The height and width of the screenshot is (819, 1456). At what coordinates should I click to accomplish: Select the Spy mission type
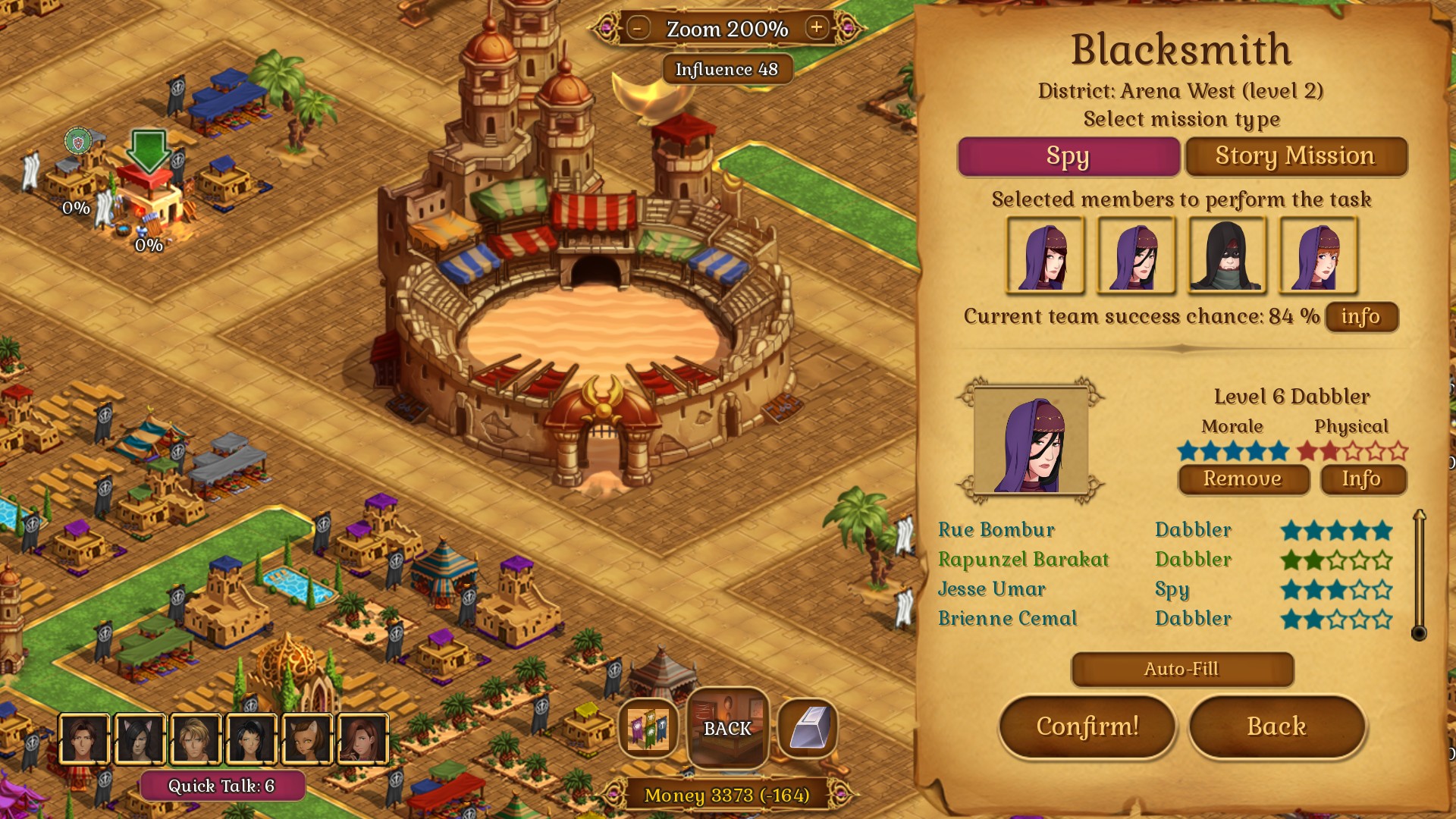1068,156
